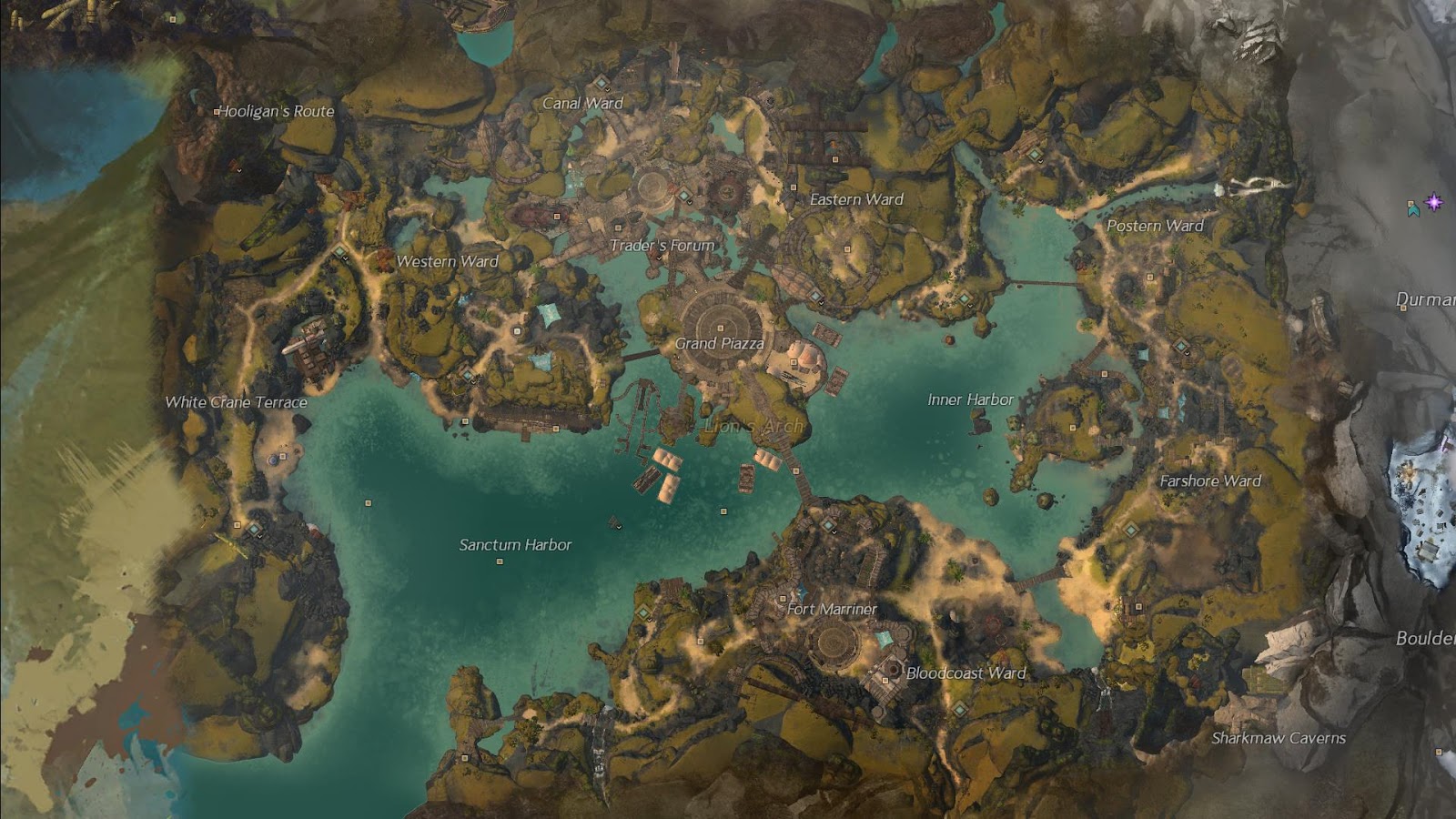
Task: Click the Grand Piazza point of interest square
Action: pyautogui.click(x=721, y=329)
